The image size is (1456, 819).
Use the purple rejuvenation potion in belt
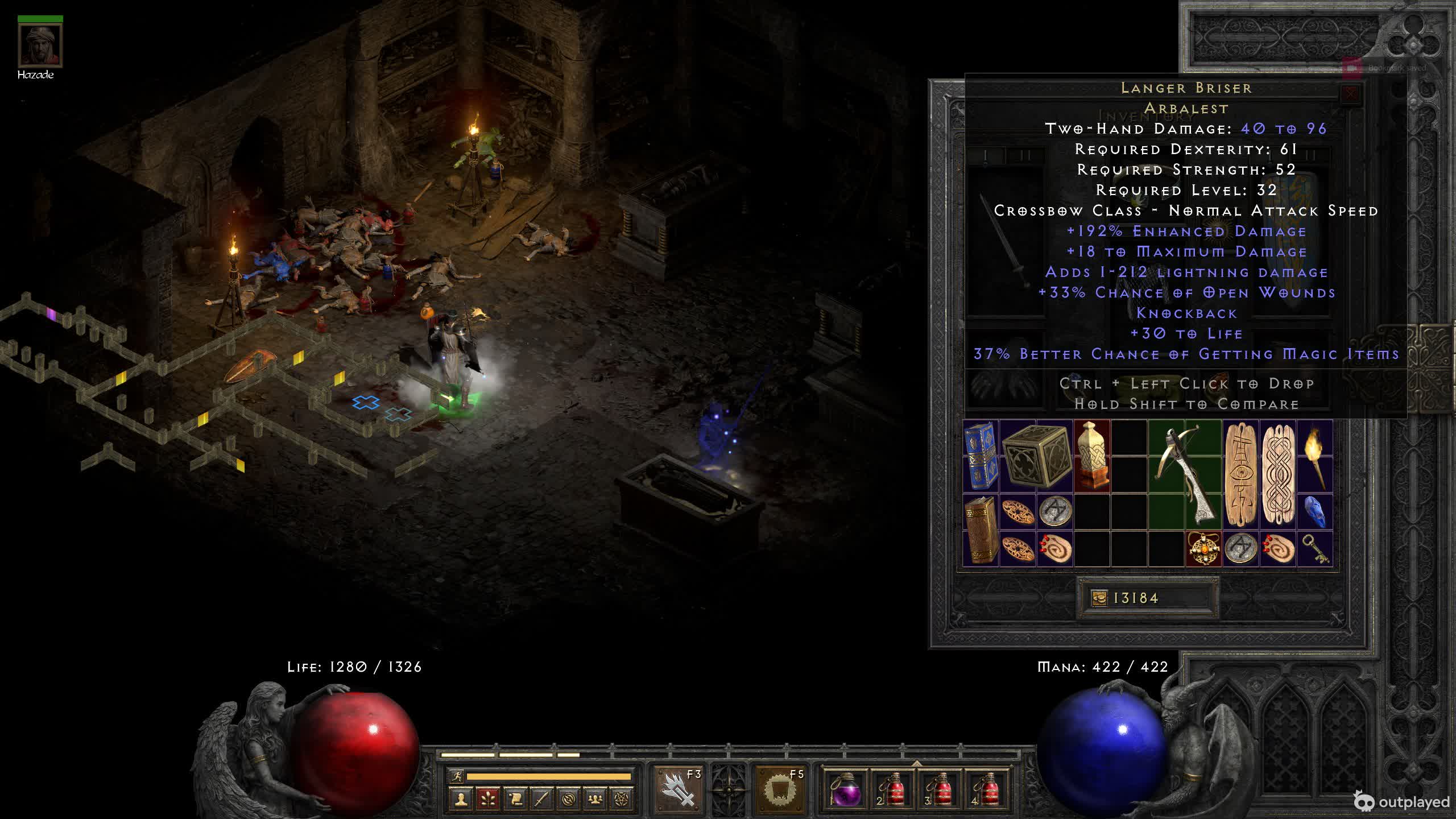[846, 790]
